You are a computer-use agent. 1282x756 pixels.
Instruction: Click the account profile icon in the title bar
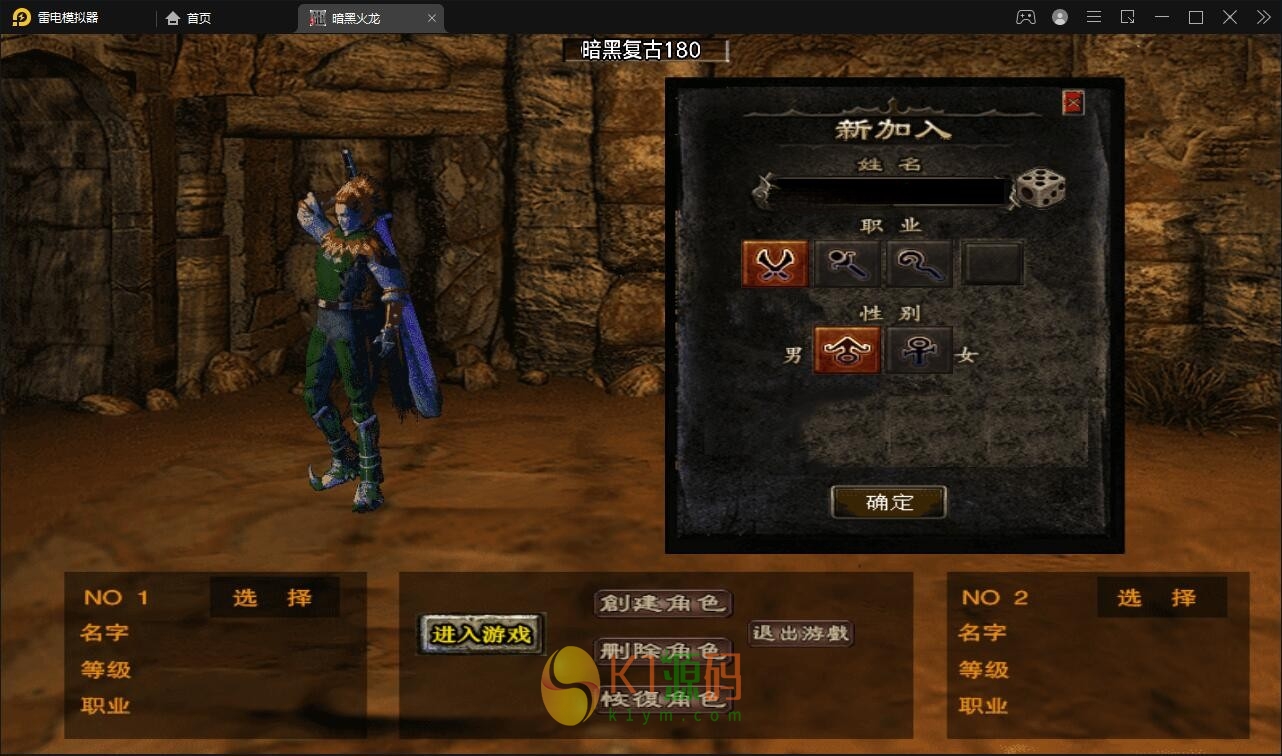pos(1059,16)
